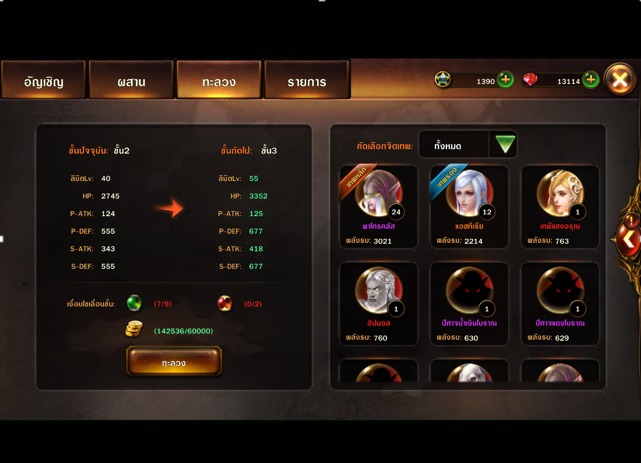Click the green gem material icon
Screen dimensions: 641x463
134,303
